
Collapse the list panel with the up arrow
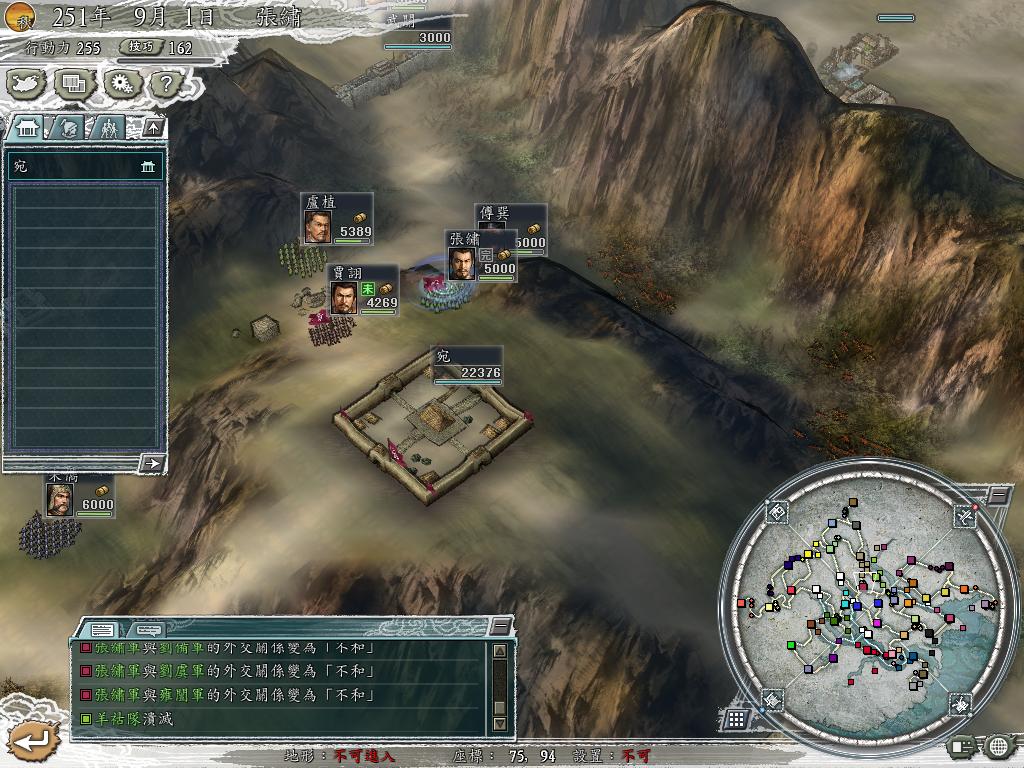point(152,127)
